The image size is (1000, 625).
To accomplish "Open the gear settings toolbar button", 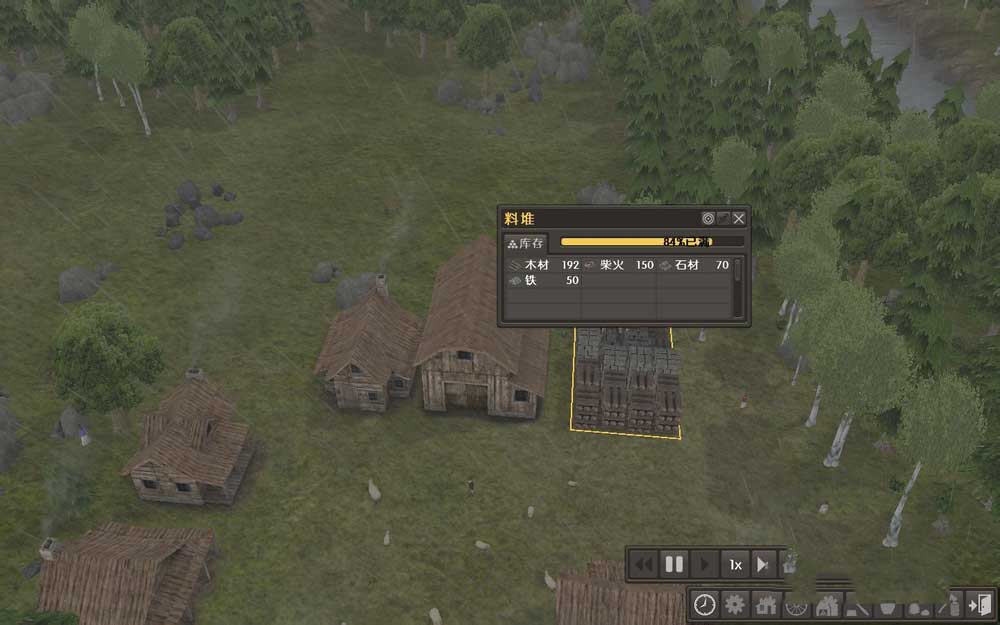I will pyautogui.click(x=736, y=604).
